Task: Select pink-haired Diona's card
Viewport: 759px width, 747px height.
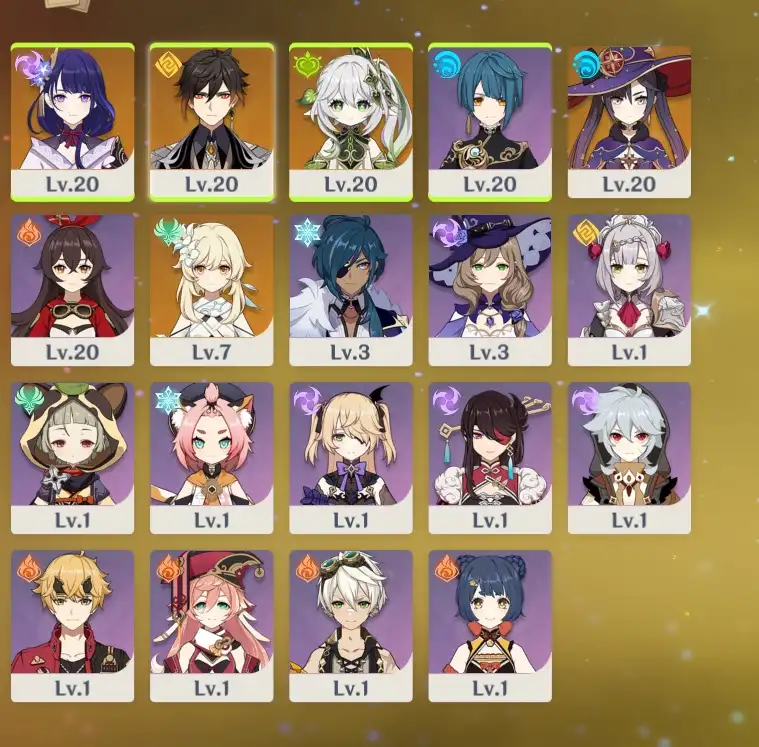Action: [211, 458]
